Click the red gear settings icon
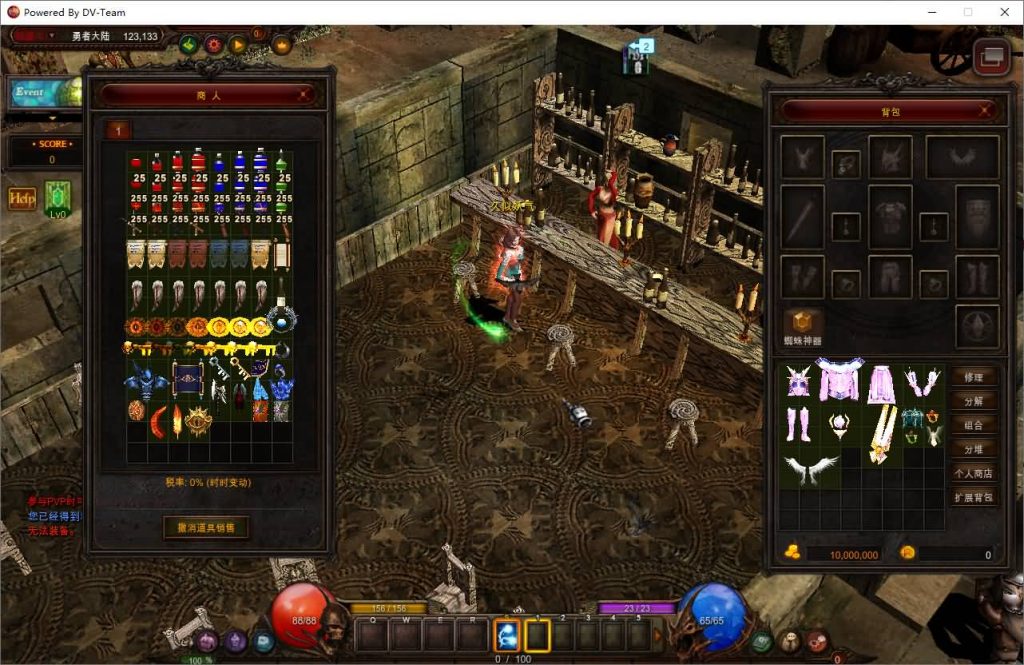 coord(213,44)
